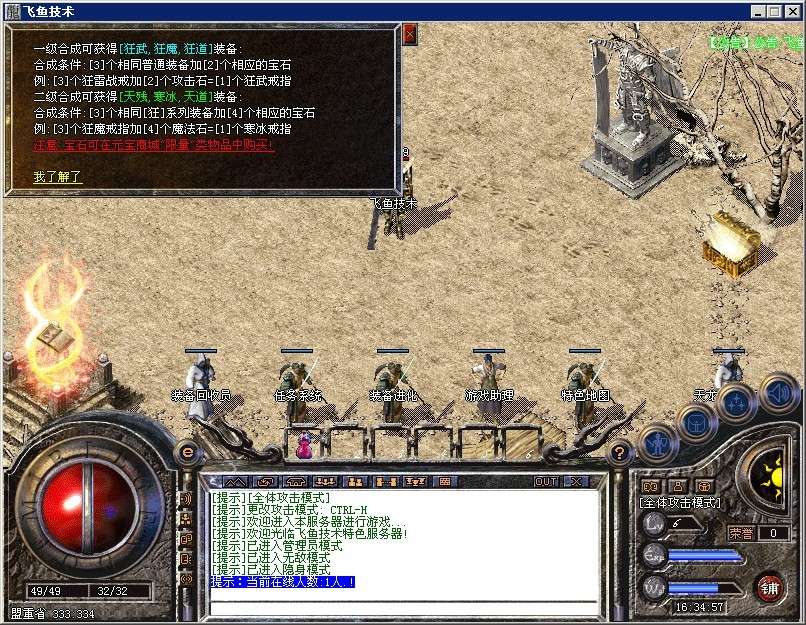The image size is (806, 625).
Task: Minimize the game window
Action: (758, 10)
